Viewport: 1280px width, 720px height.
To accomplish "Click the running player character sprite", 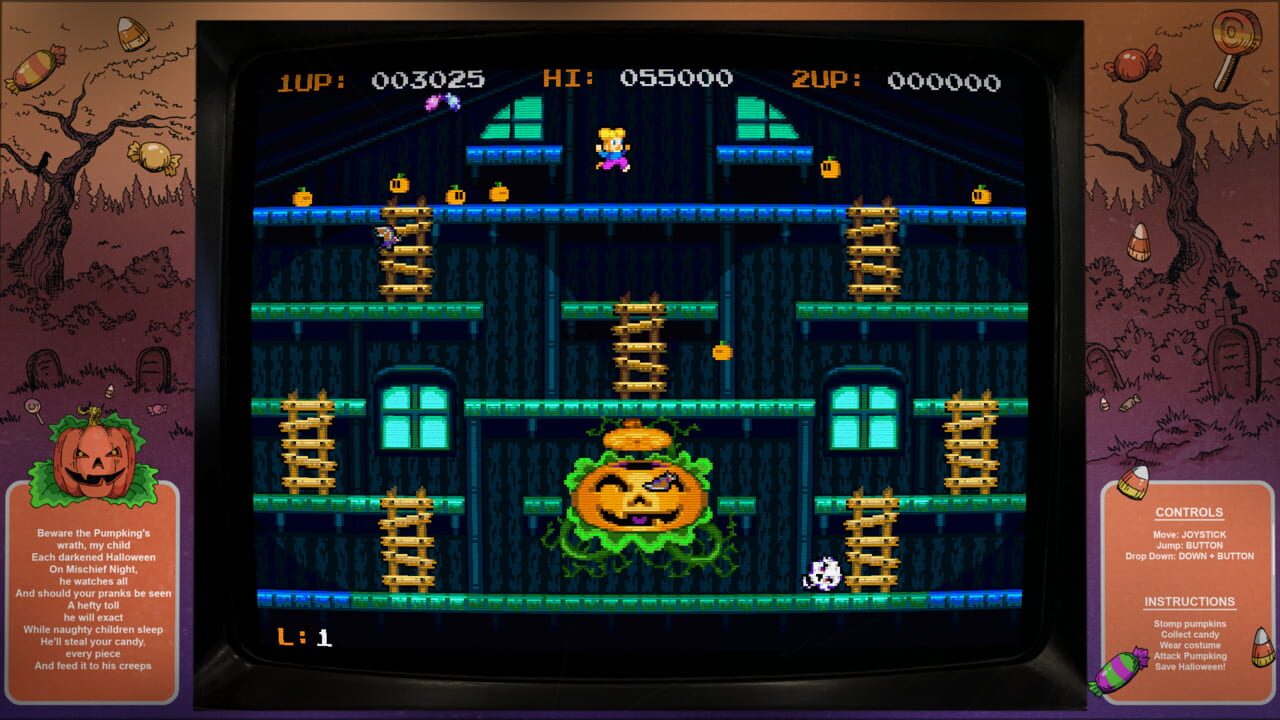I will pyautogui.click(x=613, y=145).
